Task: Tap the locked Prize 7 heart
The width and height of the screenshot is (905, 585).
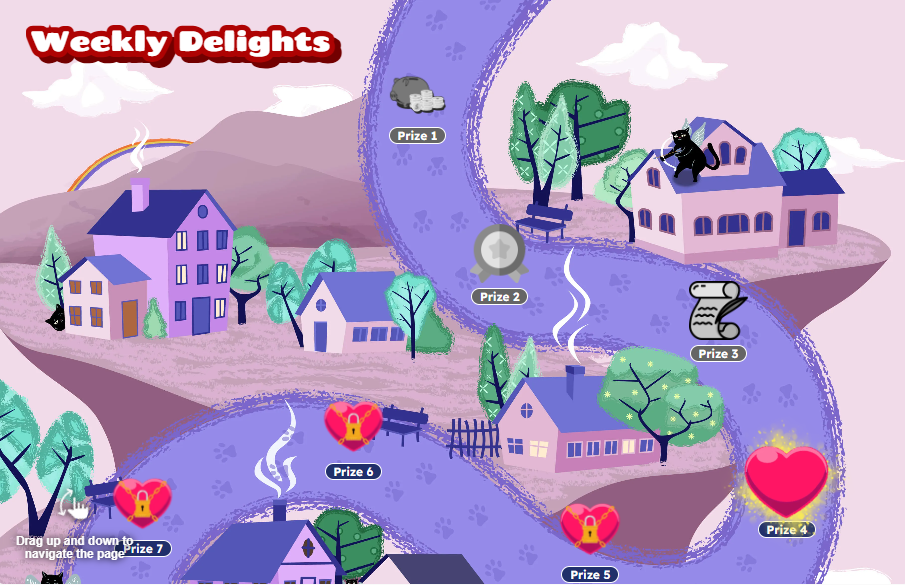Action: (x=142, y=502)
